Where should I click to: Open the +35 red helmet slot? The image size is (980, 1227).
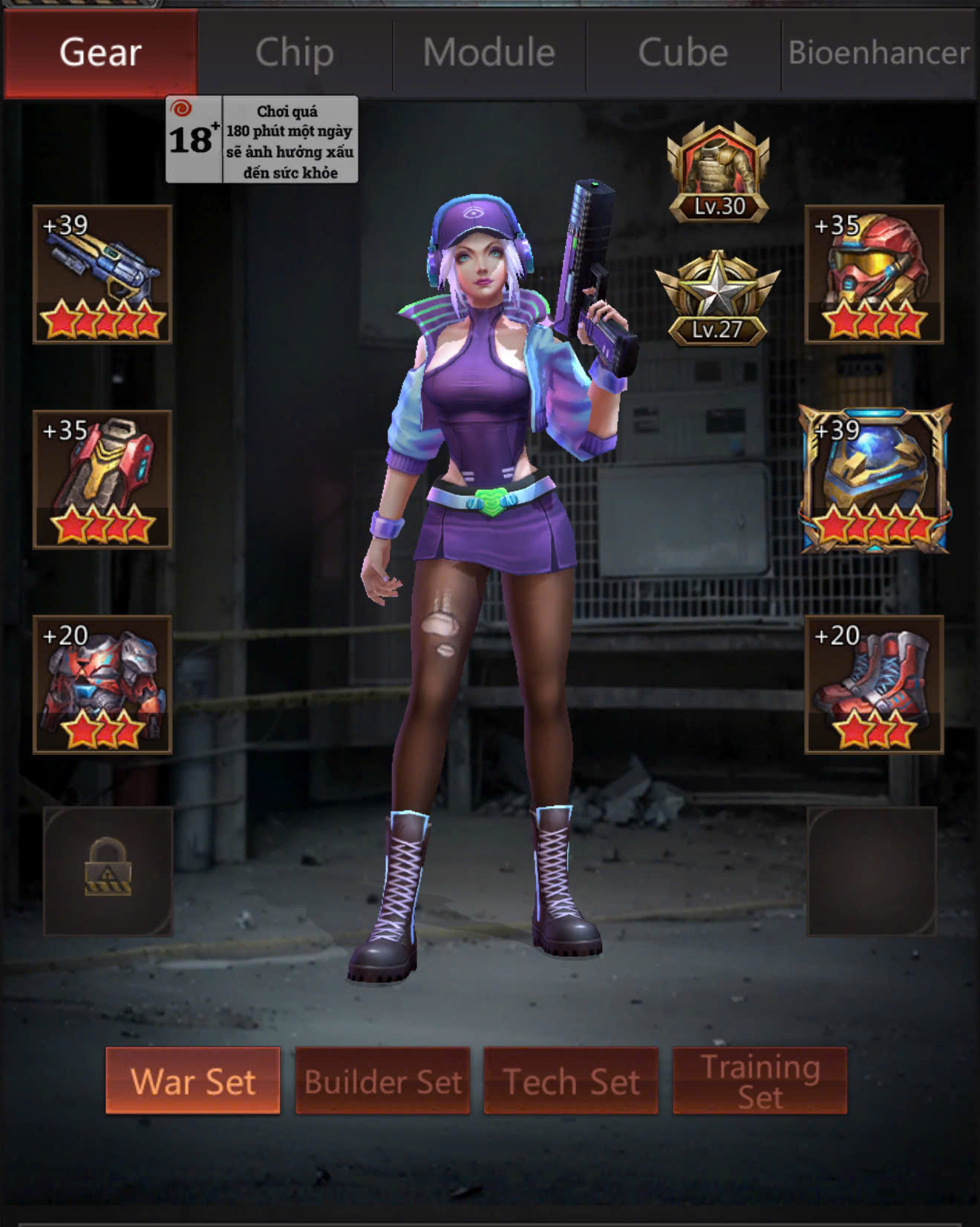point(874,274)
